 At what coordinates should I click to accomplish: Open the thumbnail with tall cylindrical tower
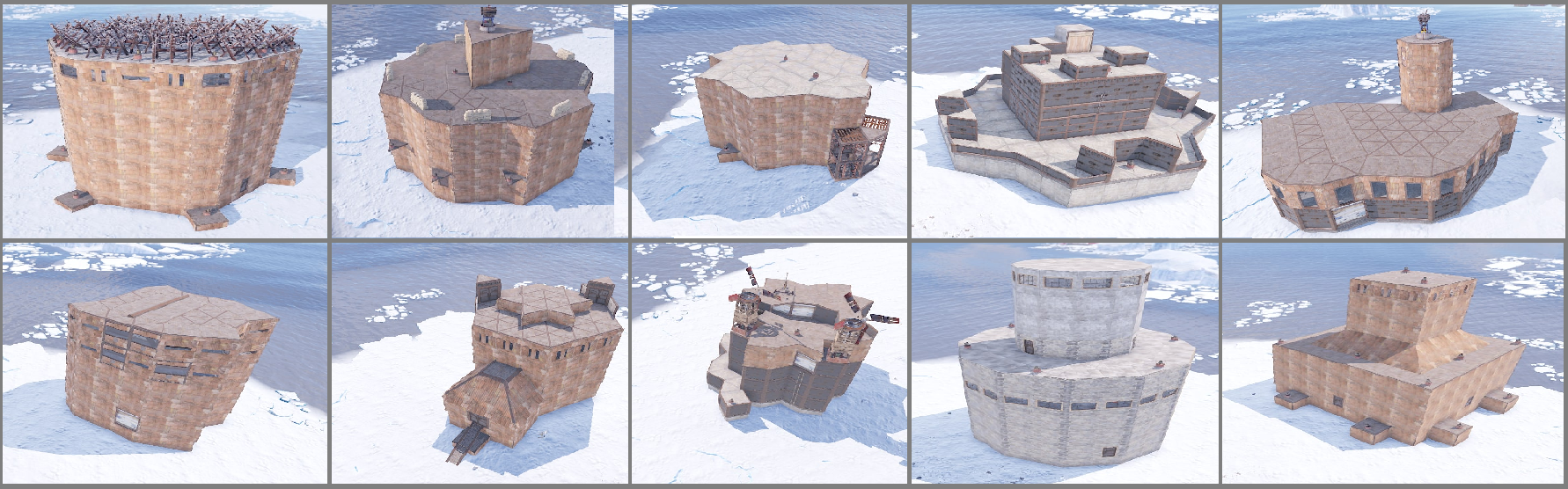point(1394,120)
